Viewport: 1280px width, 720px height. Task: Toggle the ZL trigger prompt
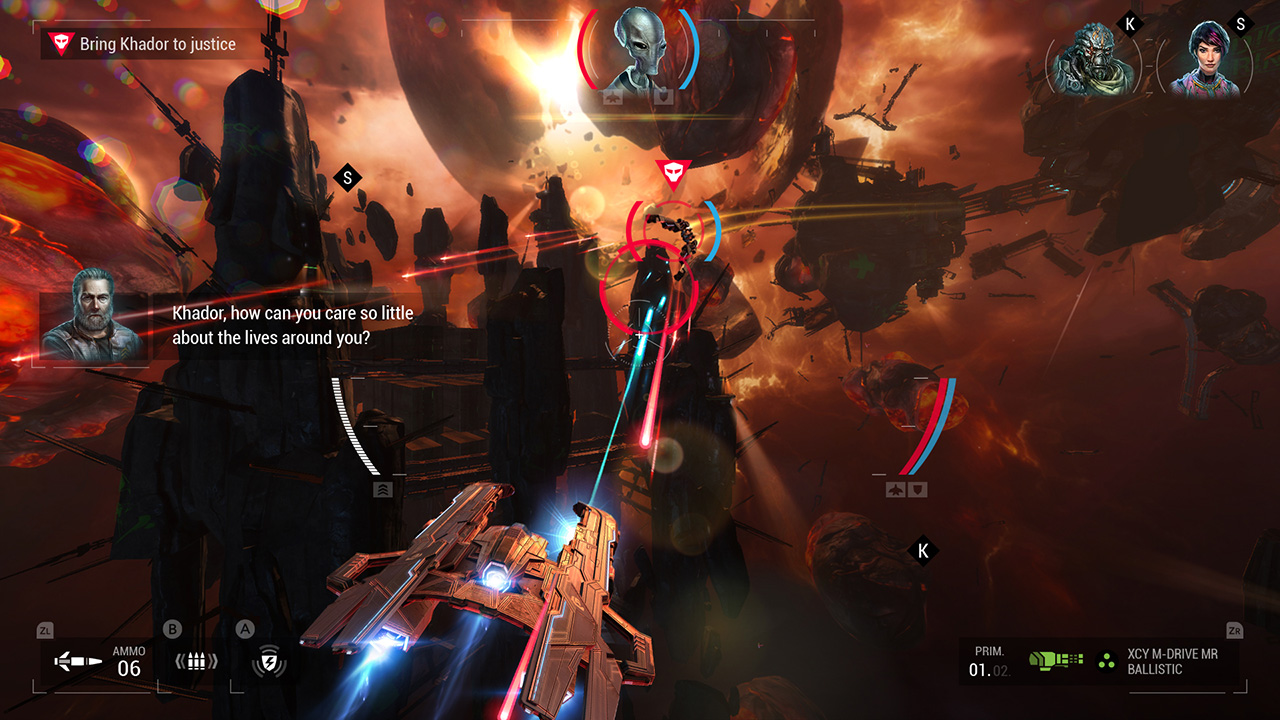coord(45,630)
